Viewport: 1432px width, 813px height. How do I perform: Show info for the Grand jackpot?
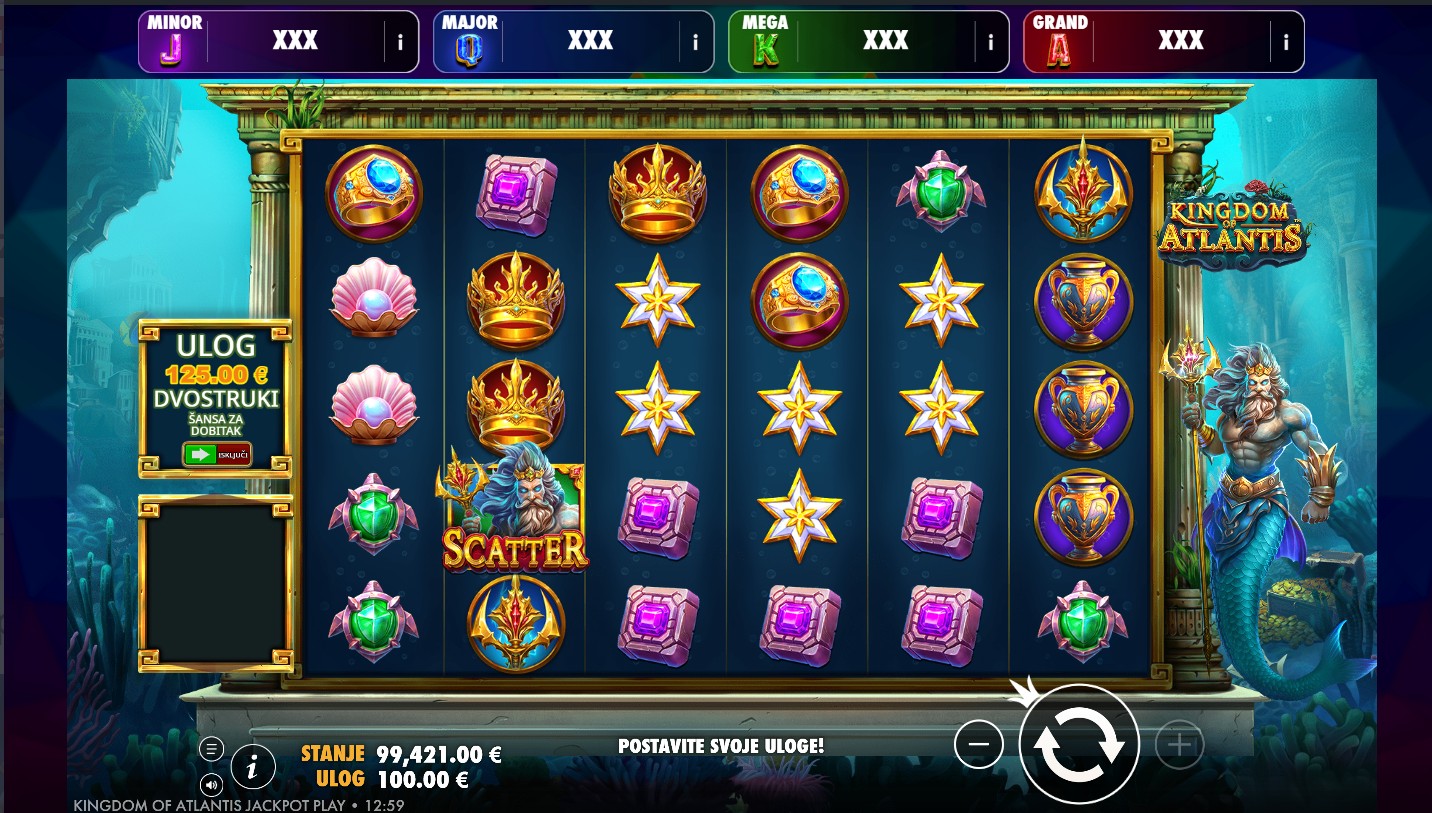pos(1285,42)
